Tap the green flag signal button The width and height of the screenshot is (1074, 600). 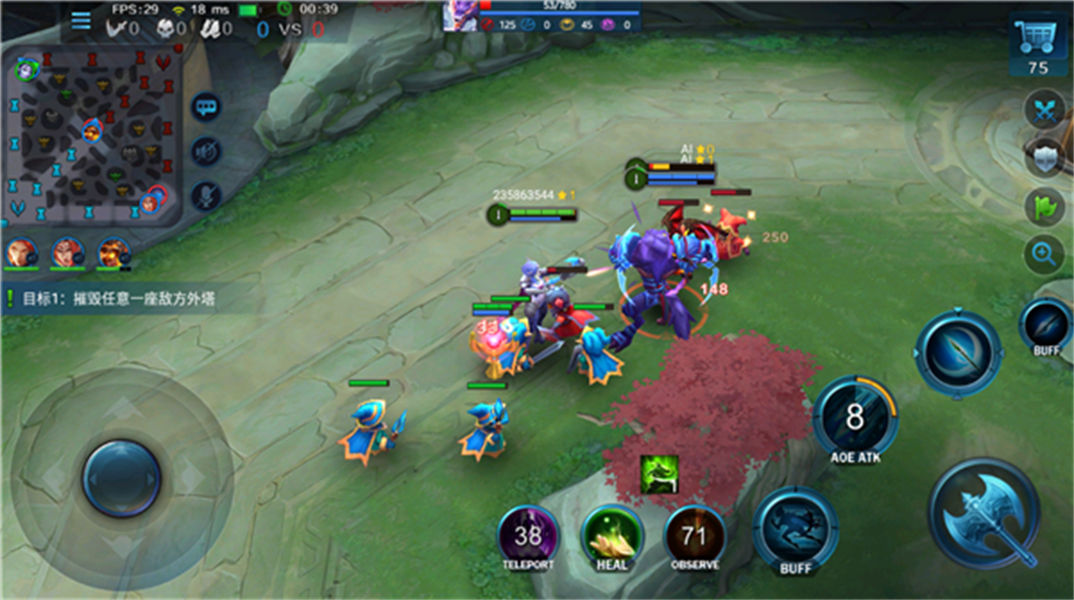coord(1045,206)
